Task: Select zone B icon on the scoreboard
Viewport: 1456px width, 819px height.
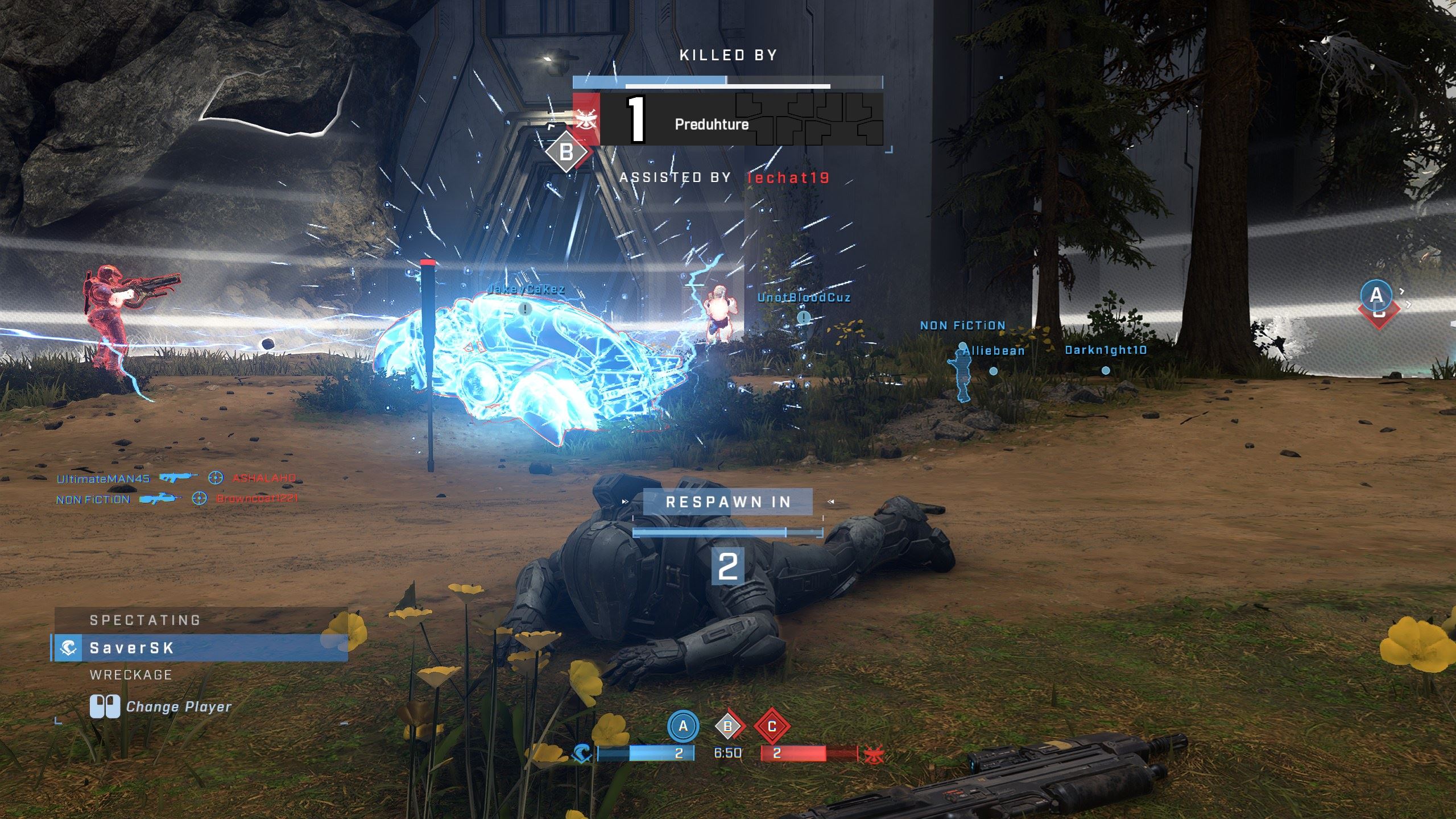Action: pos(728,726)
